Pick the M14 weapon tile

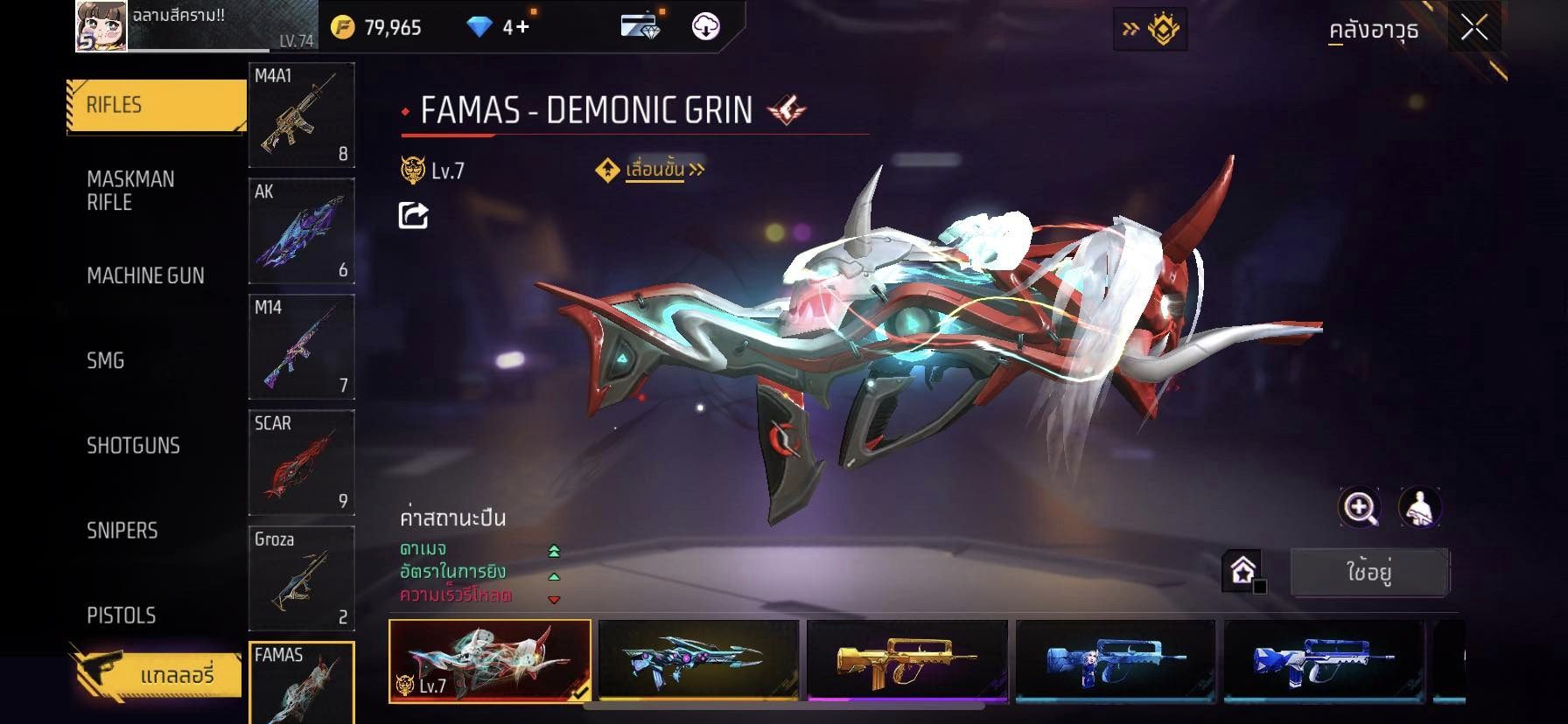[x=302, y=346]
